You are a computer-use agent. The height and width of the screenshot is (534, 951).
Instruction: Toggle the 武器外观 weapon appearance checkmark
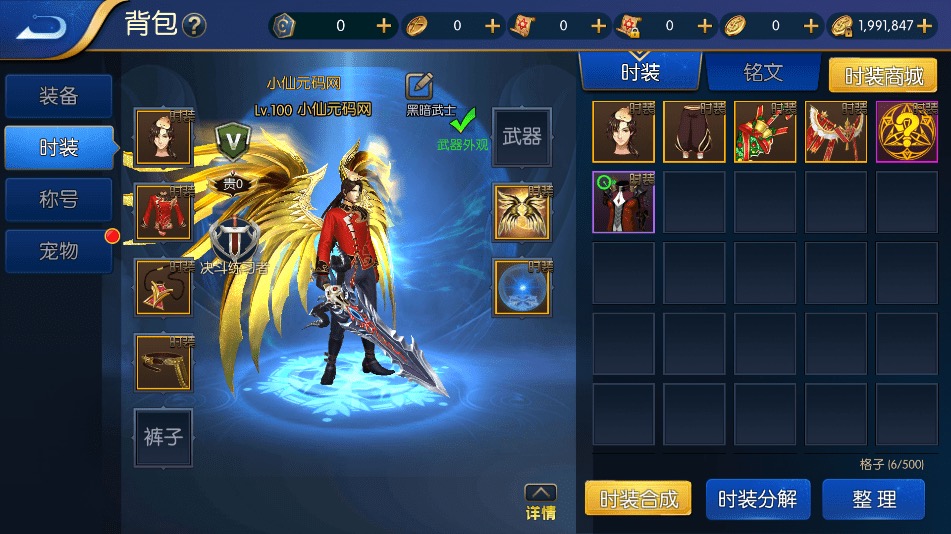pyautogui.click(x=462, y=124)
